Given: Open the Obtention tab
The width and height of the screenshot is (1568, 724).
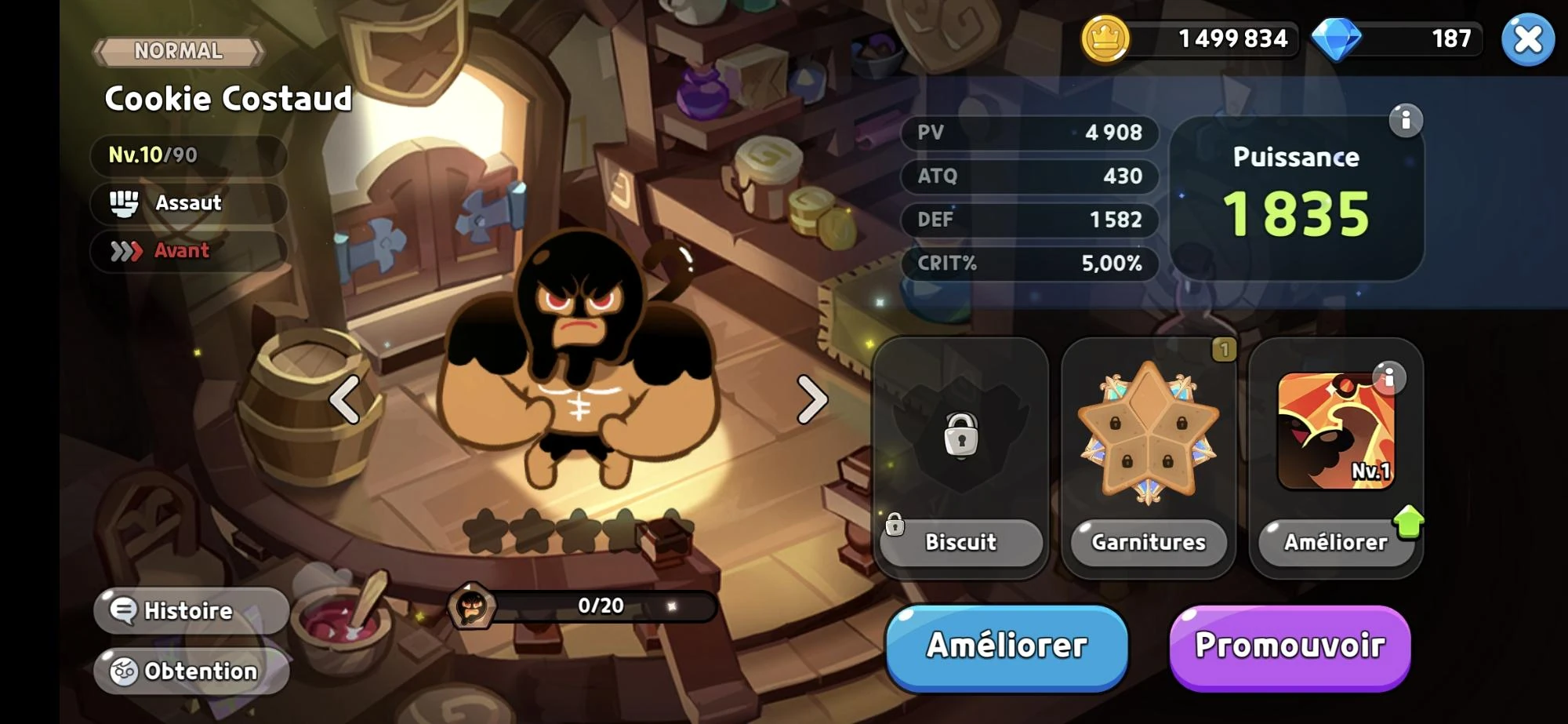Looking at the screenshot, I should click(x=191, y=671).
